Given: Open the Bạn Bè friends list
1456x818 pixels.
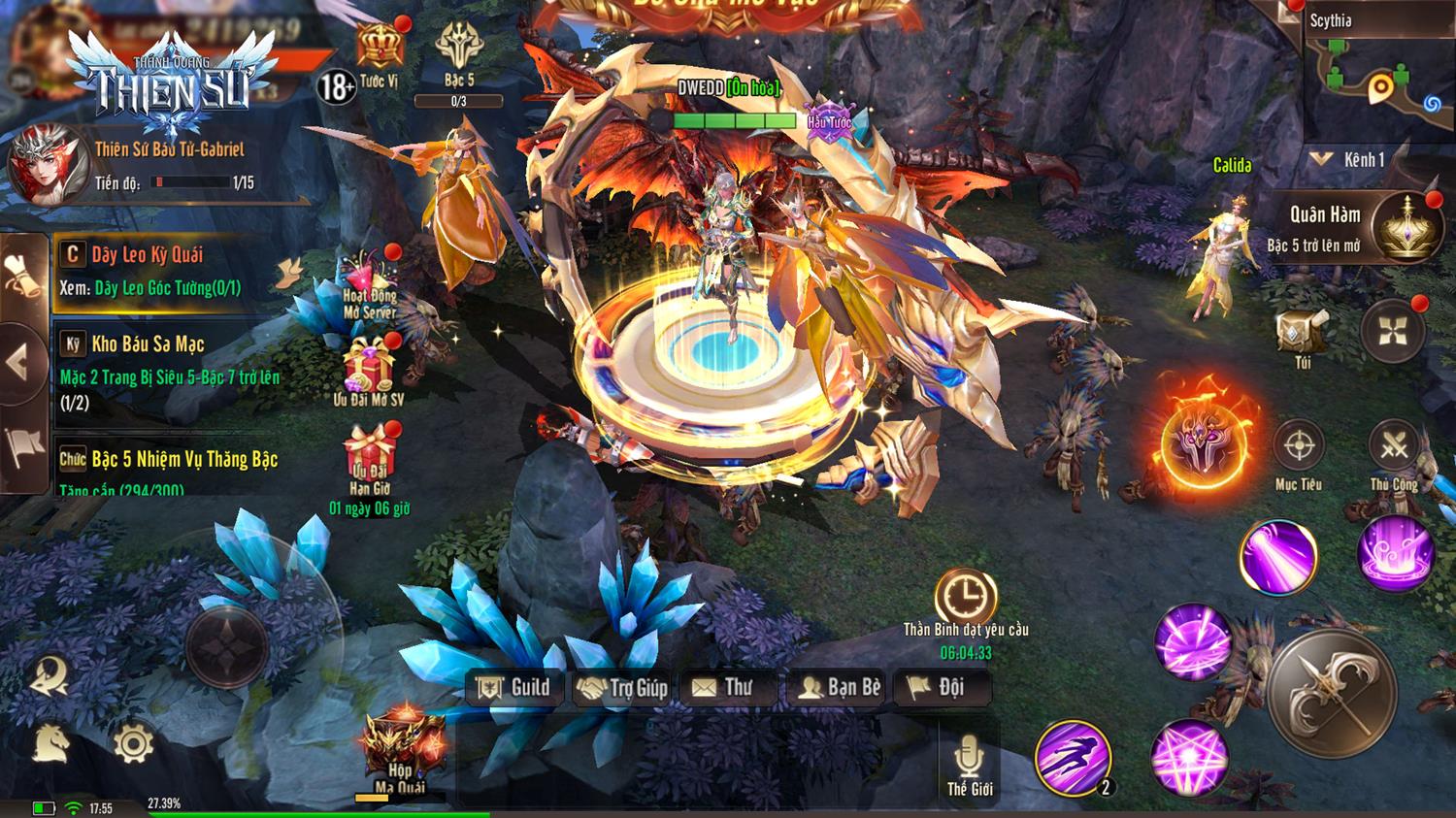Looking at the screenshot, I should (x=840, y=688).
